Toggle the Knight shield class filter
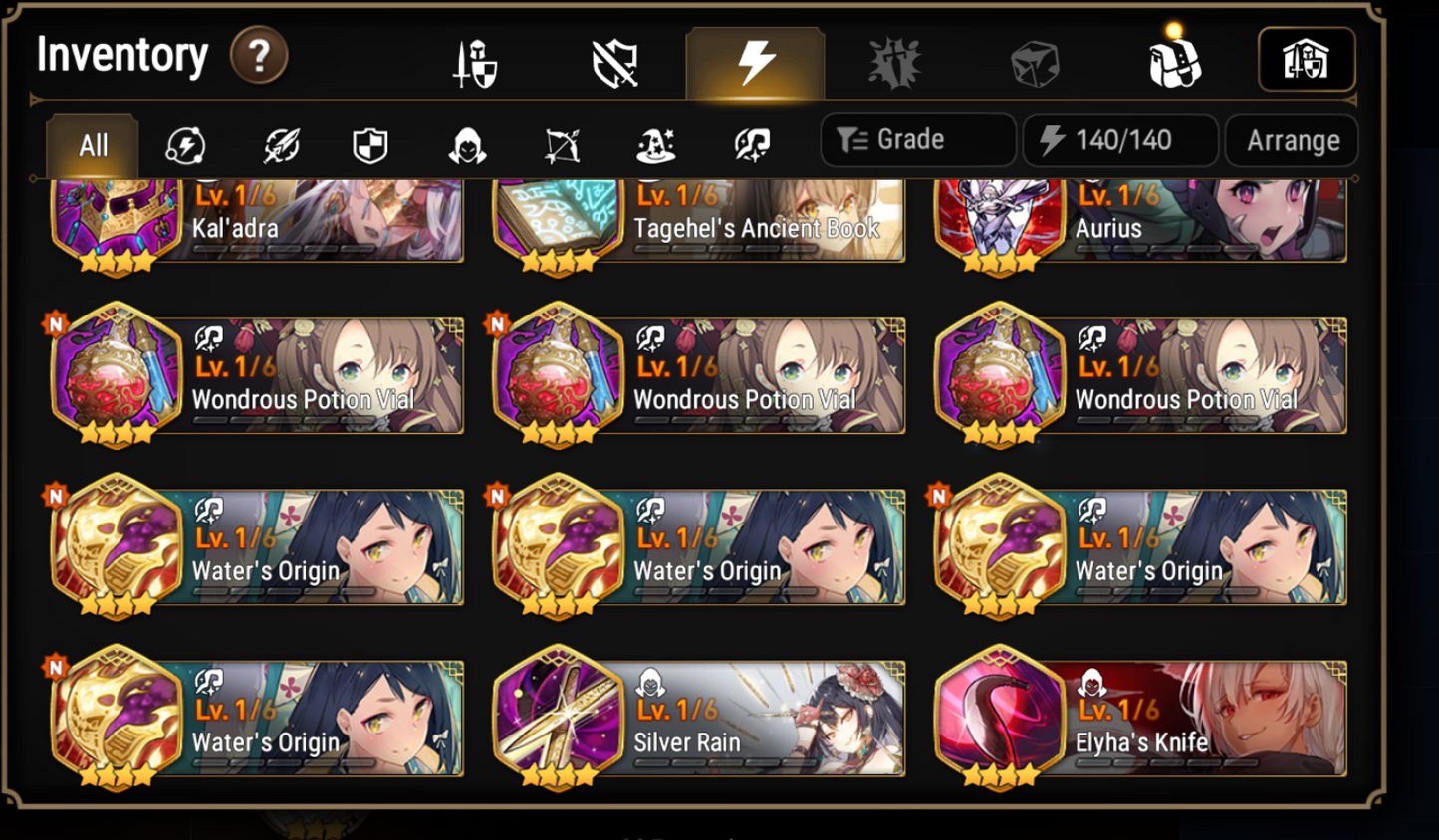This screenshot has height=840, width=1439. 370,145
